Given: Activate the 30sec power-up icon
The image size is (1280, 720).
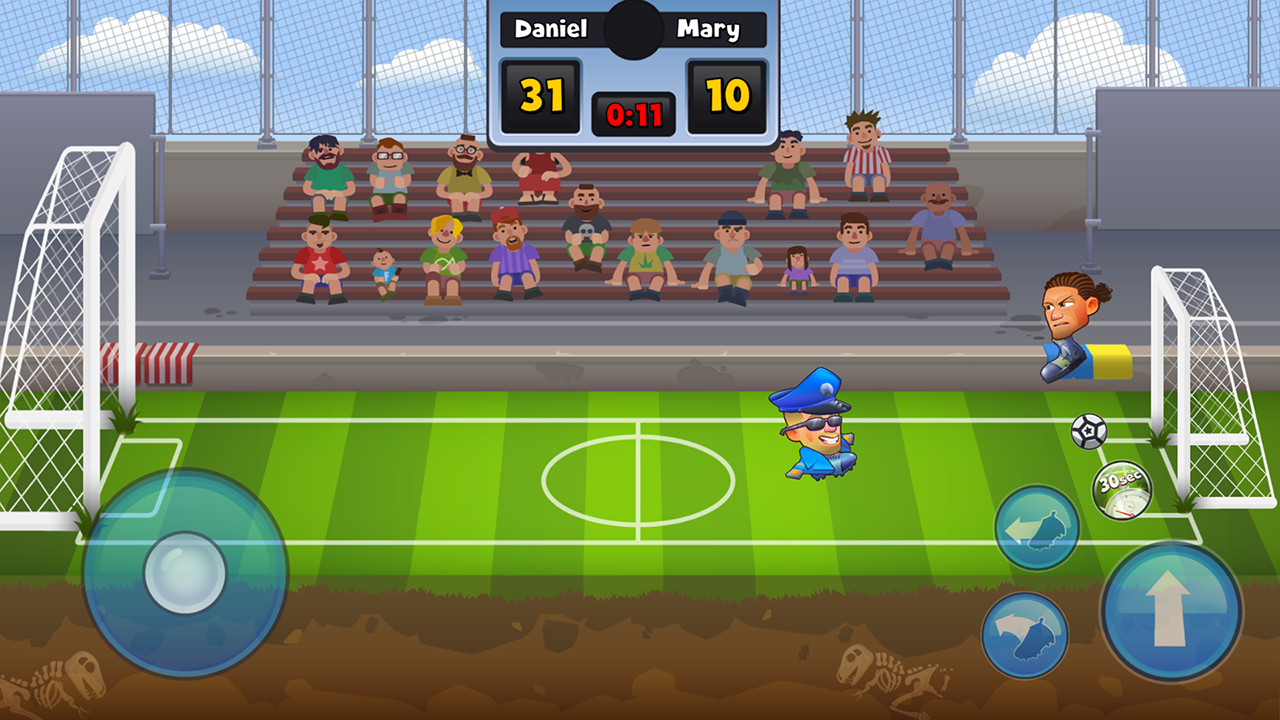Looking at the screenshot, I should [x=1121, y=490].
